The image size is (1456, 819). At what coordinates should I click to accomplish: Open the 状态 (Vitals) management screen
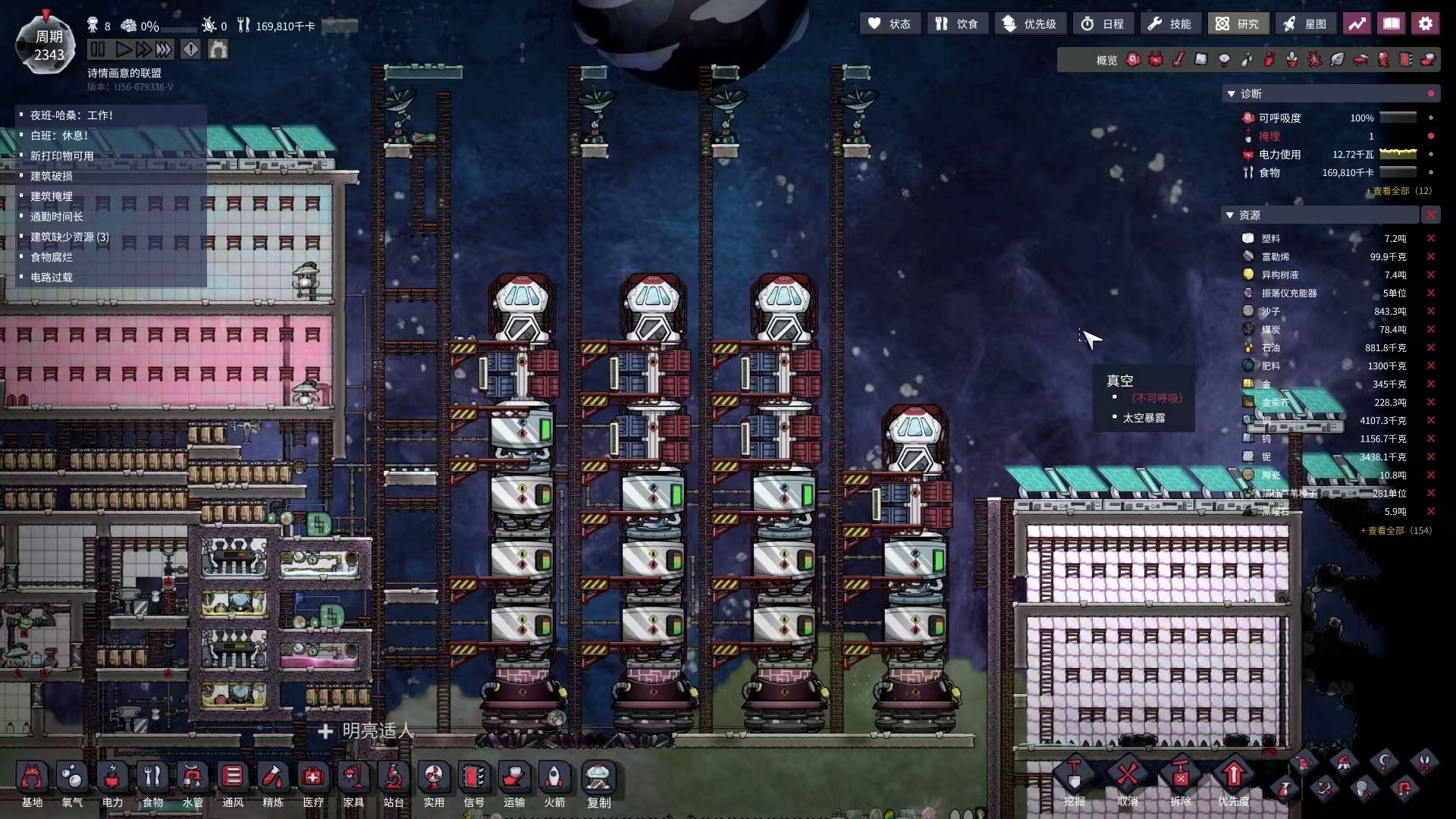pyautogui.click(x=890, y=24)
